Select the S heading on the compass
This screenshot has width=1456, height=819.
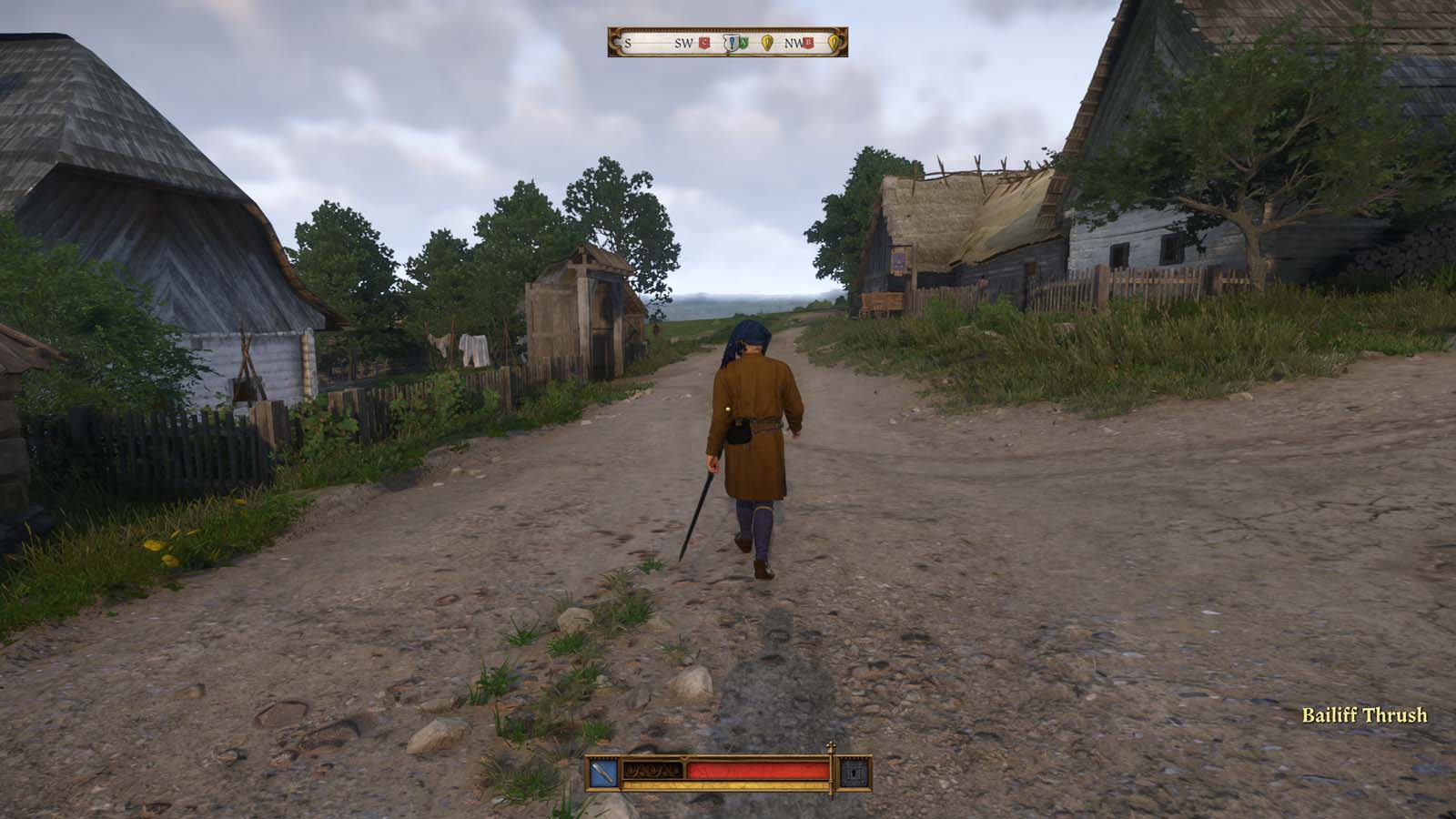pos(627,43)
